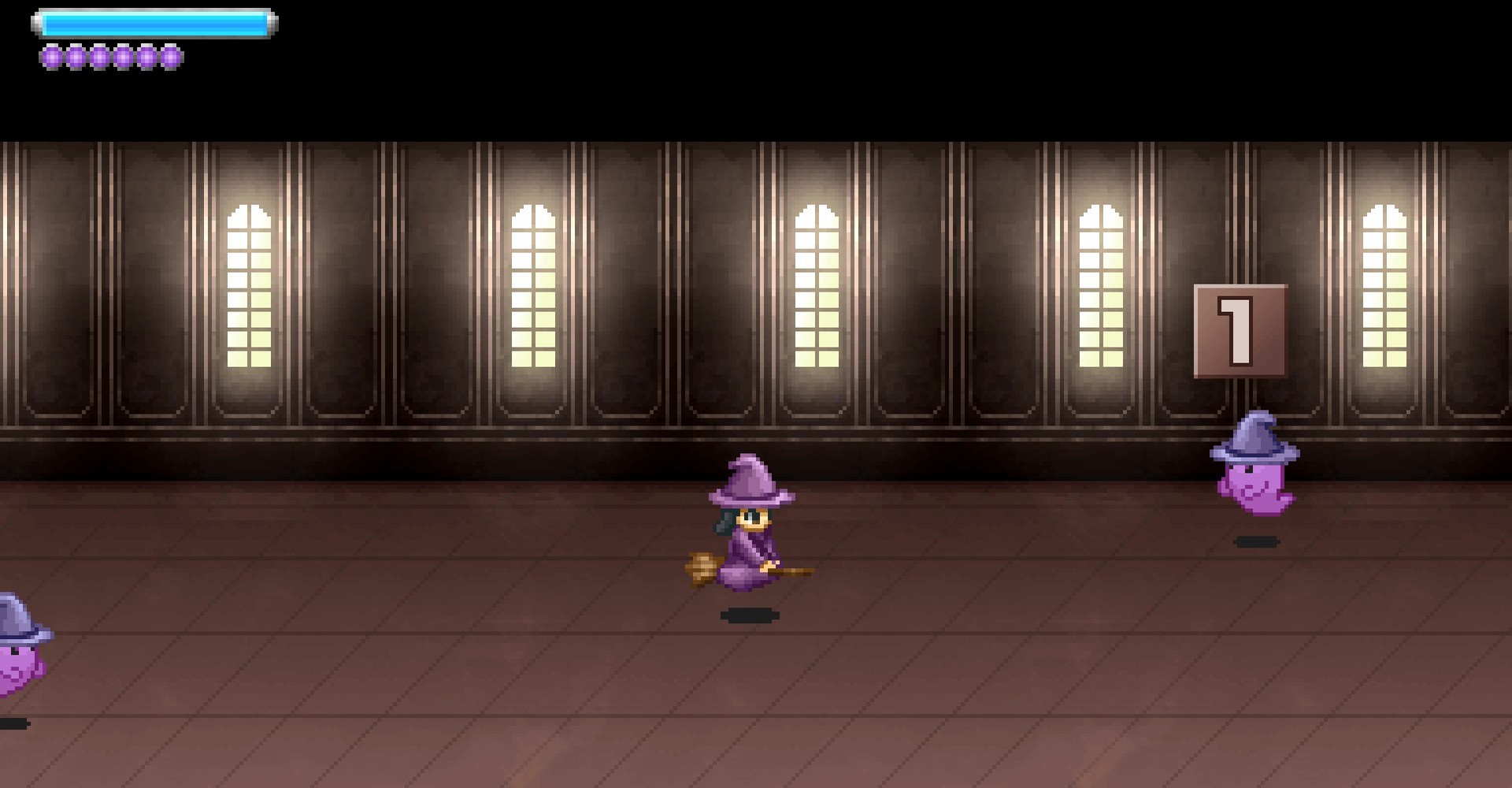Click the third purple orb to toggle it
Screen dimensions: 1512x788
pos(99,57)
